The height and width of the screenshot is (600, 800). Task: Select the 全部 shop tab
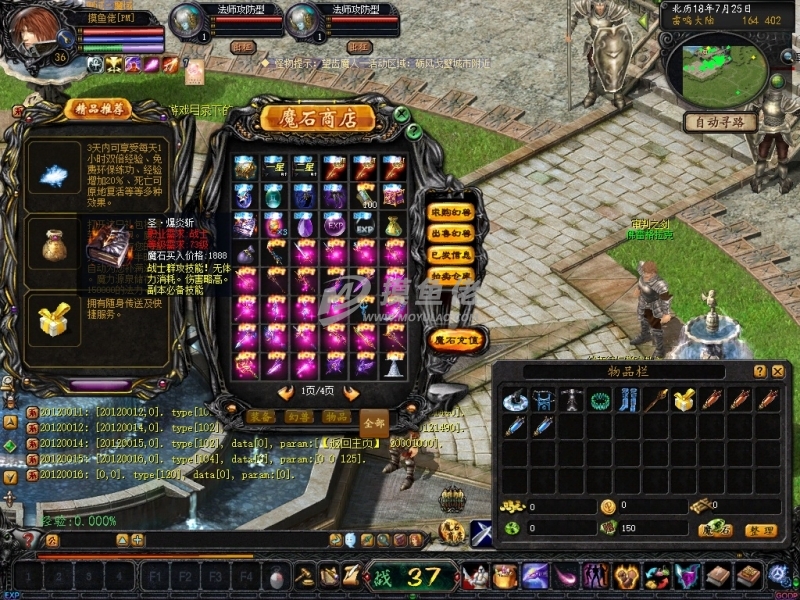[x=374, y=422]
